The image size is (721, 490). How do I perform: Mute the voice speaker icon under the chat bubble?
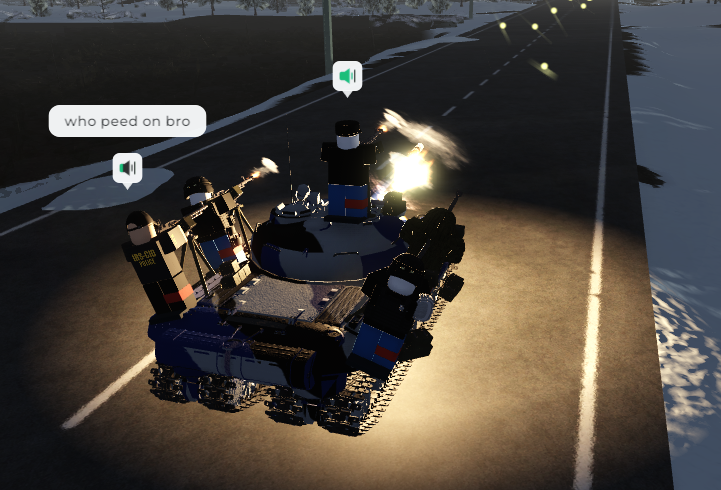point(127,168)
